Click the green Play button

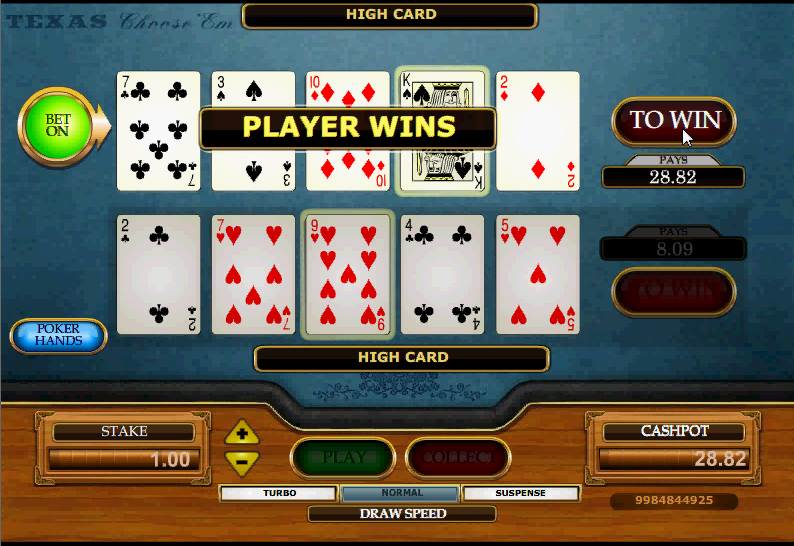click(x=344, y=458)
